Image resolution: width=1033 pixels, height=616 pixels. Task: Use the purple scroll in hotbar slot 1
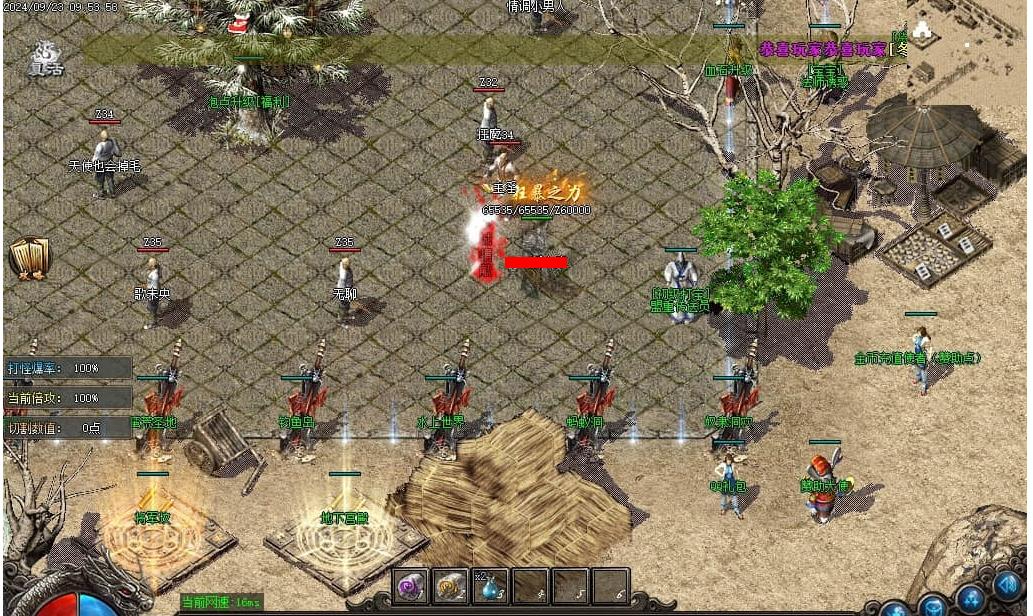click(x=411, y=586)
